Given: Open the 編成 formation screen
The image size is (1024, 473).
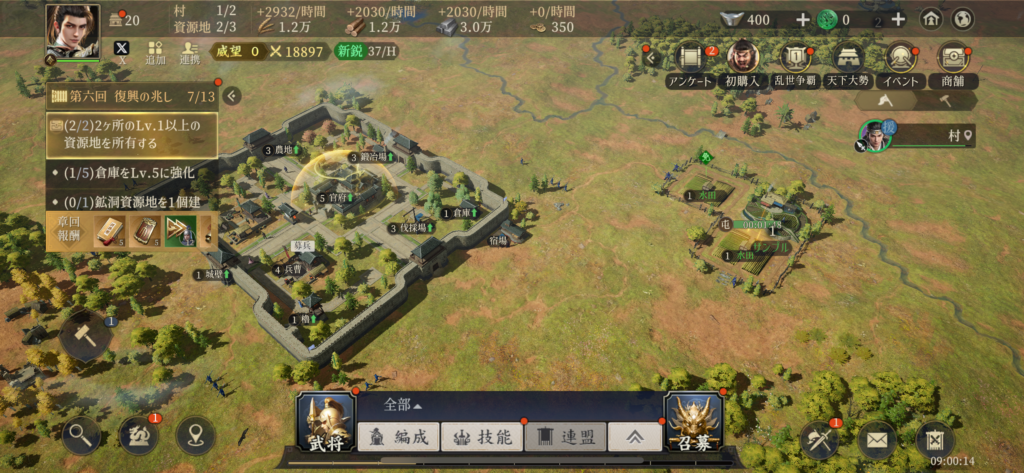Looking at the screenshot, I should (x=398, y=436).
